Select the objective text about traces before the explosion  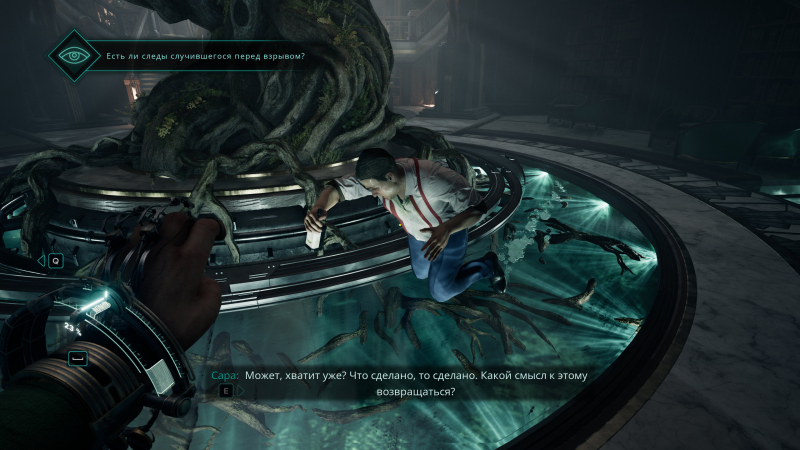pos(205,56)
